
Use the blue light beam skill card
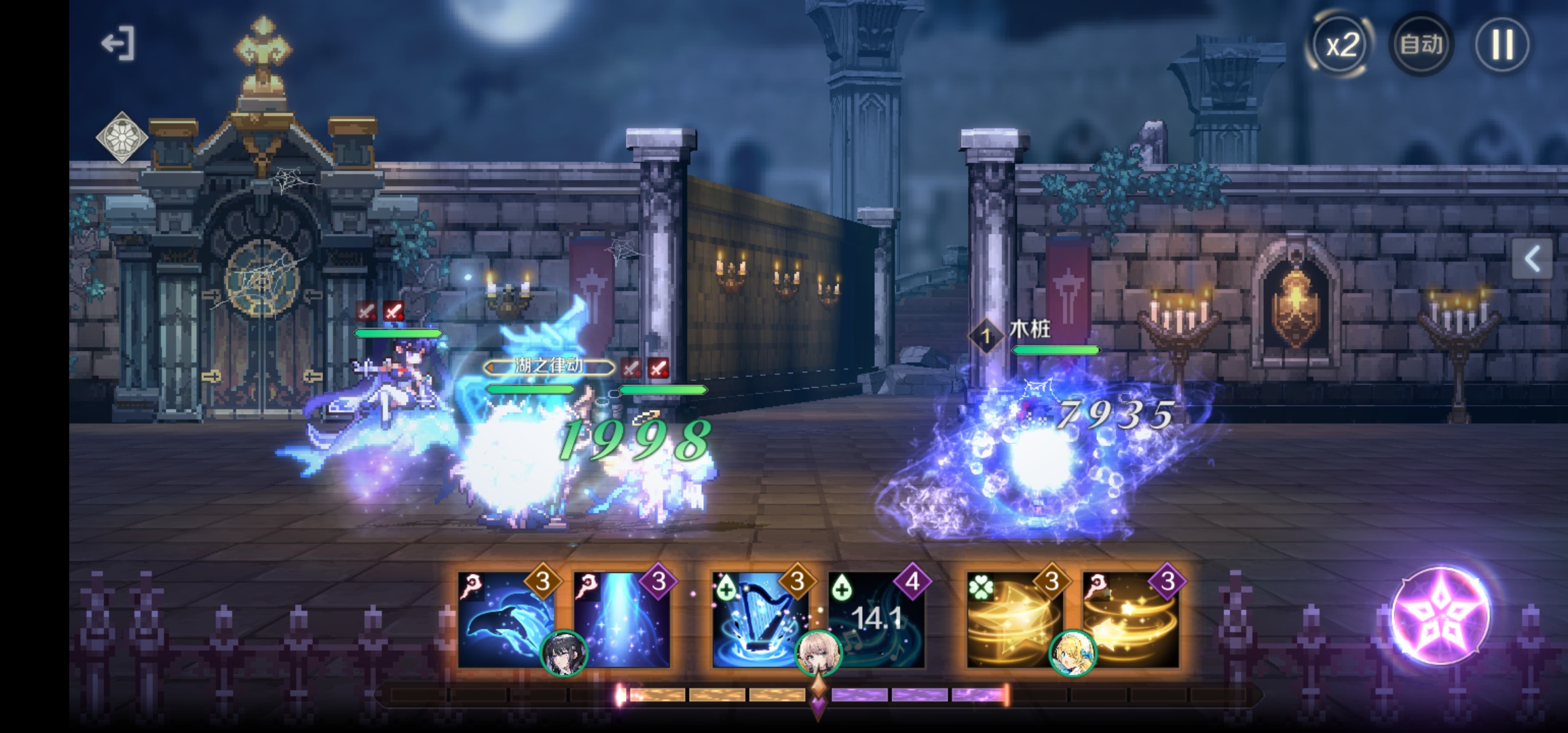[x=622, y=619]
